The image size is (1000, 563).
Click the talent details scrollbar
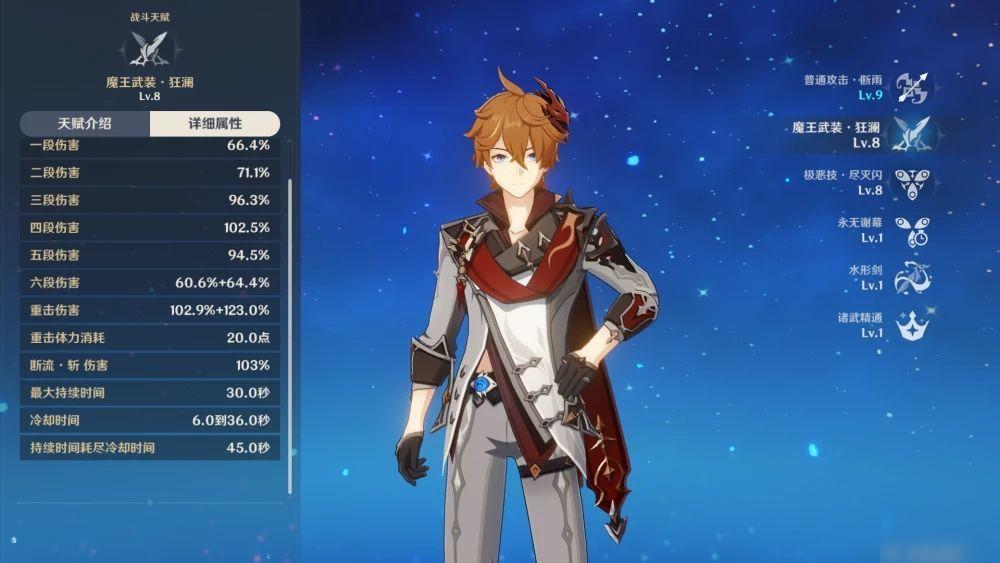point(290,335)
